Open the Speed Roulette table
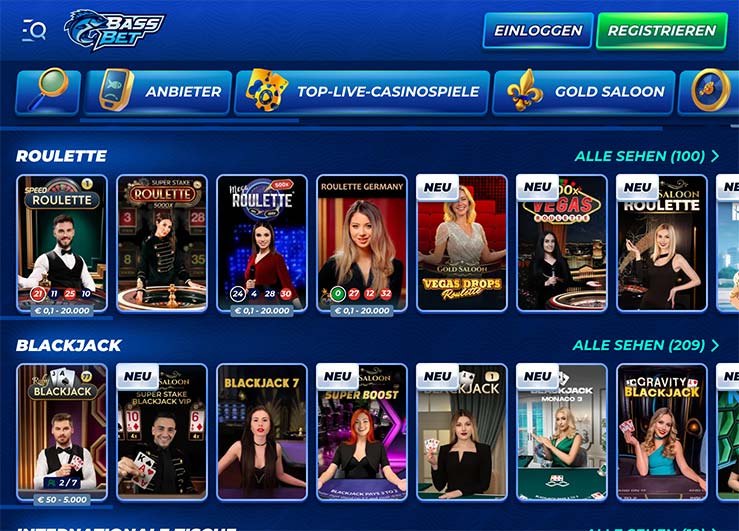Image resolution: width=739 pixels, height=531 pixels. pyautogui.click(x=62, y=243)
